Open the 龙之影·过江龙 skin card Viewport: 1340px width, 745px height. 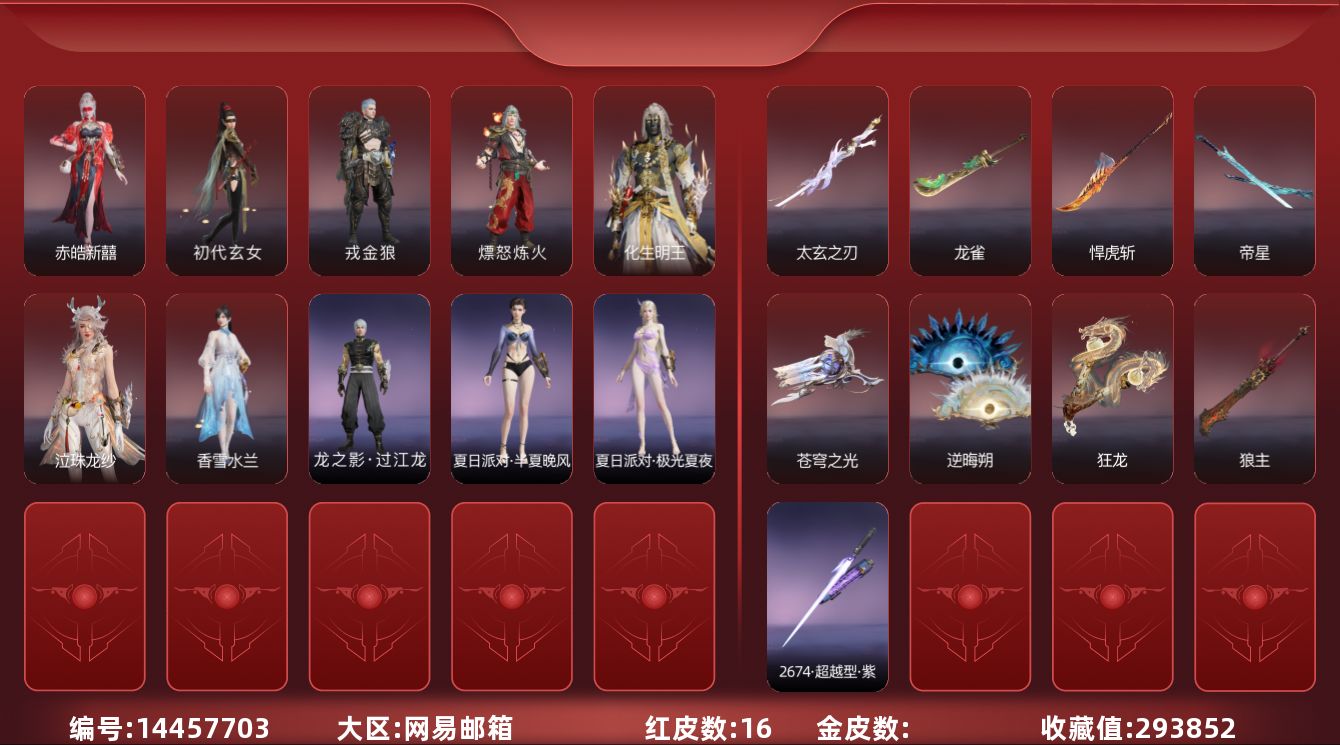click(370, 388)
